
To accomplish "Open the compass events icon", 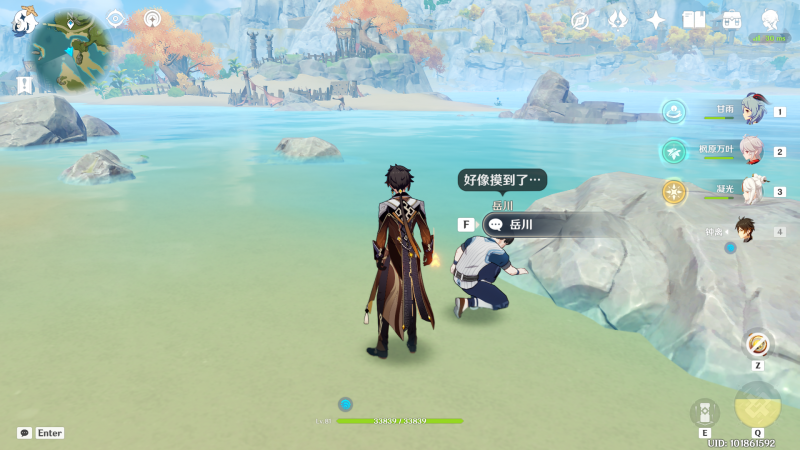I will click(x=579, y=20).
